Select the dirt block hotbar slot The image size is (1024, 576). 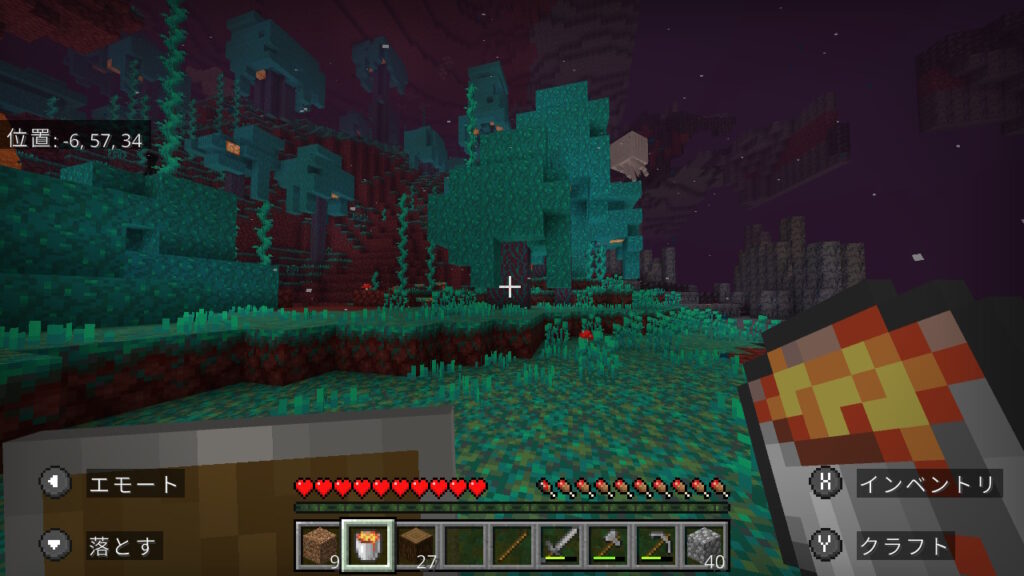coord(316,545)
